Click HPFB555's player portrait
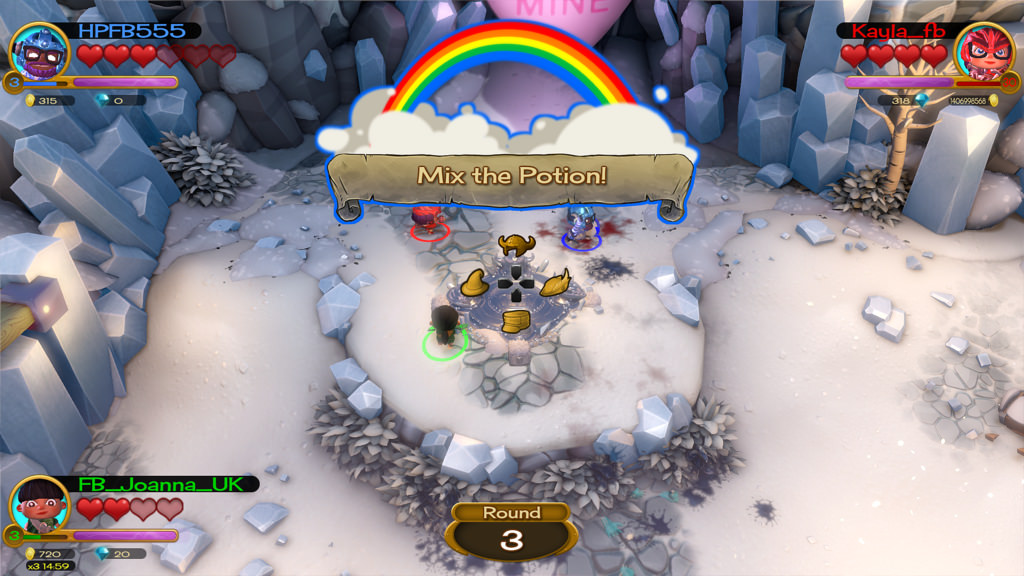The width and height of the screenshot is (1024, 576). 38,51
